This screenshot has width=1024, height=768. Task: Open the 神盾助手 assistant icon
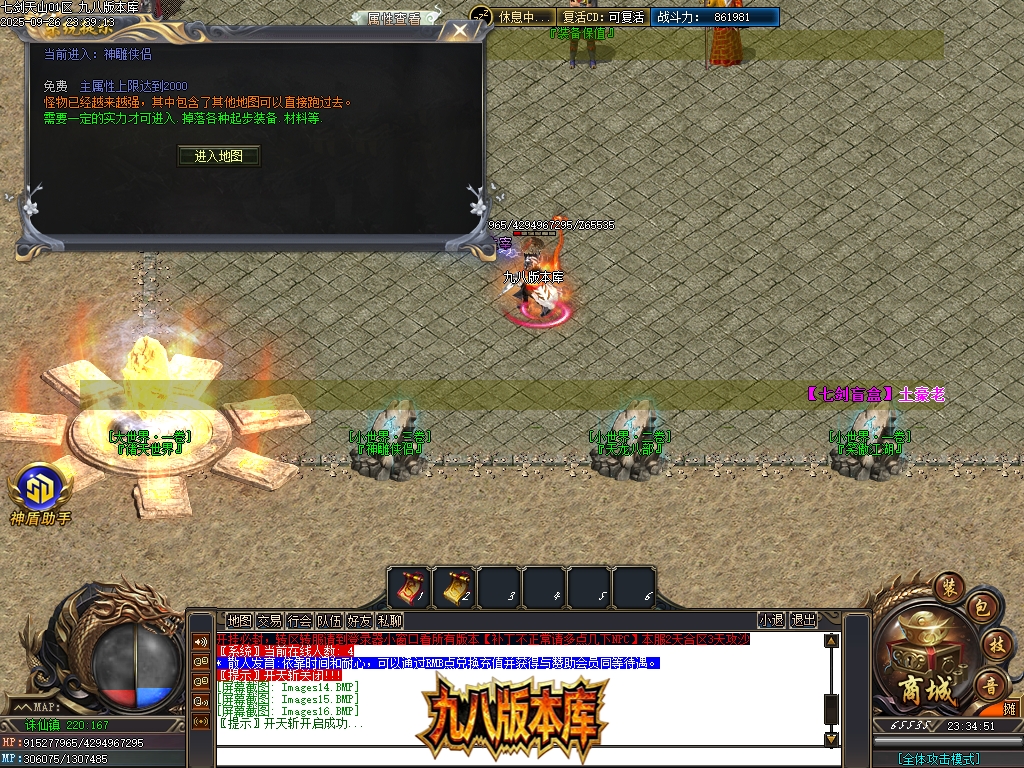(40, 492)
